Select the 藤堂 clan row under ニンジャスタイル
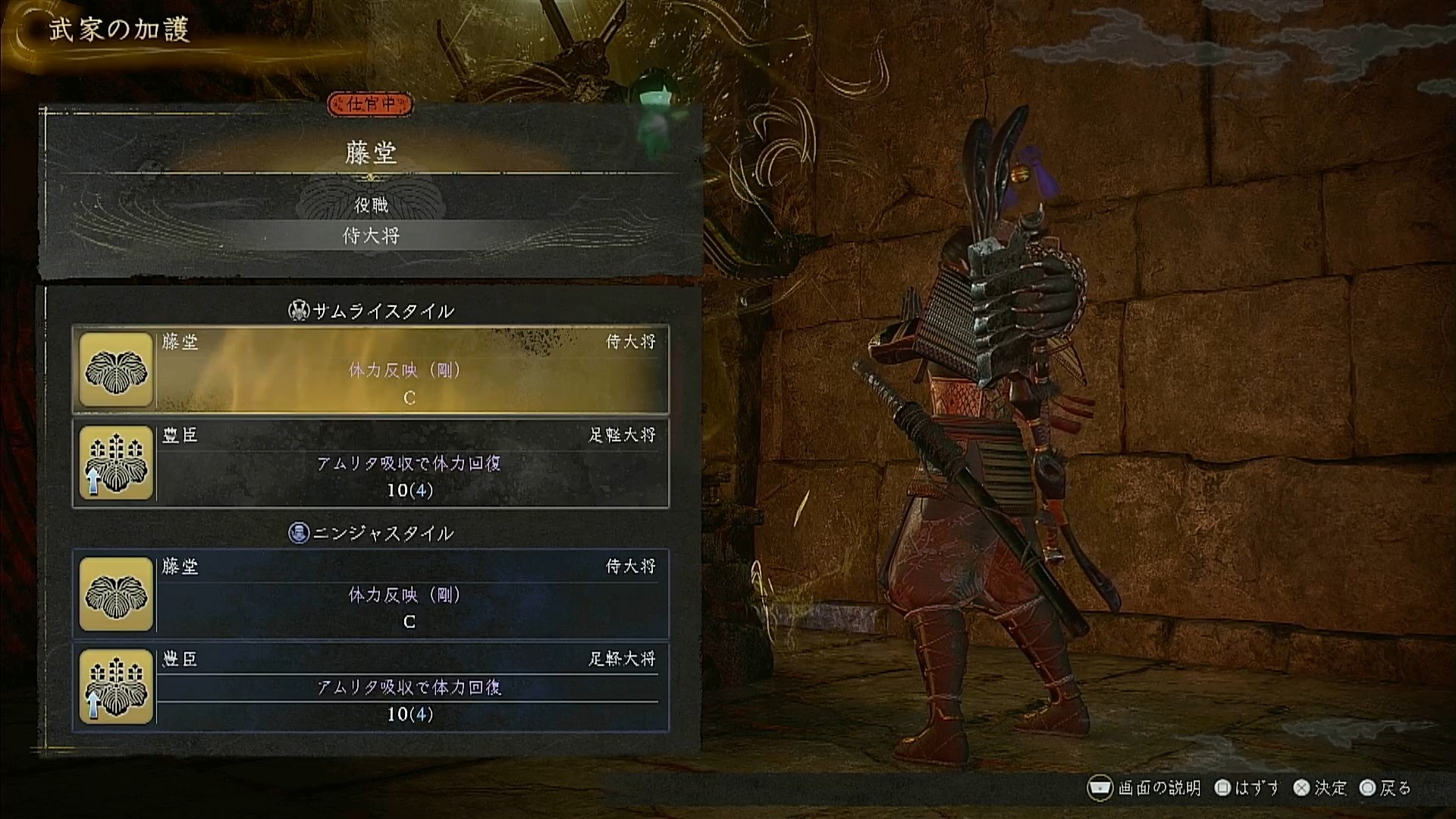The image size is (1456, 819). pos(371,595)
